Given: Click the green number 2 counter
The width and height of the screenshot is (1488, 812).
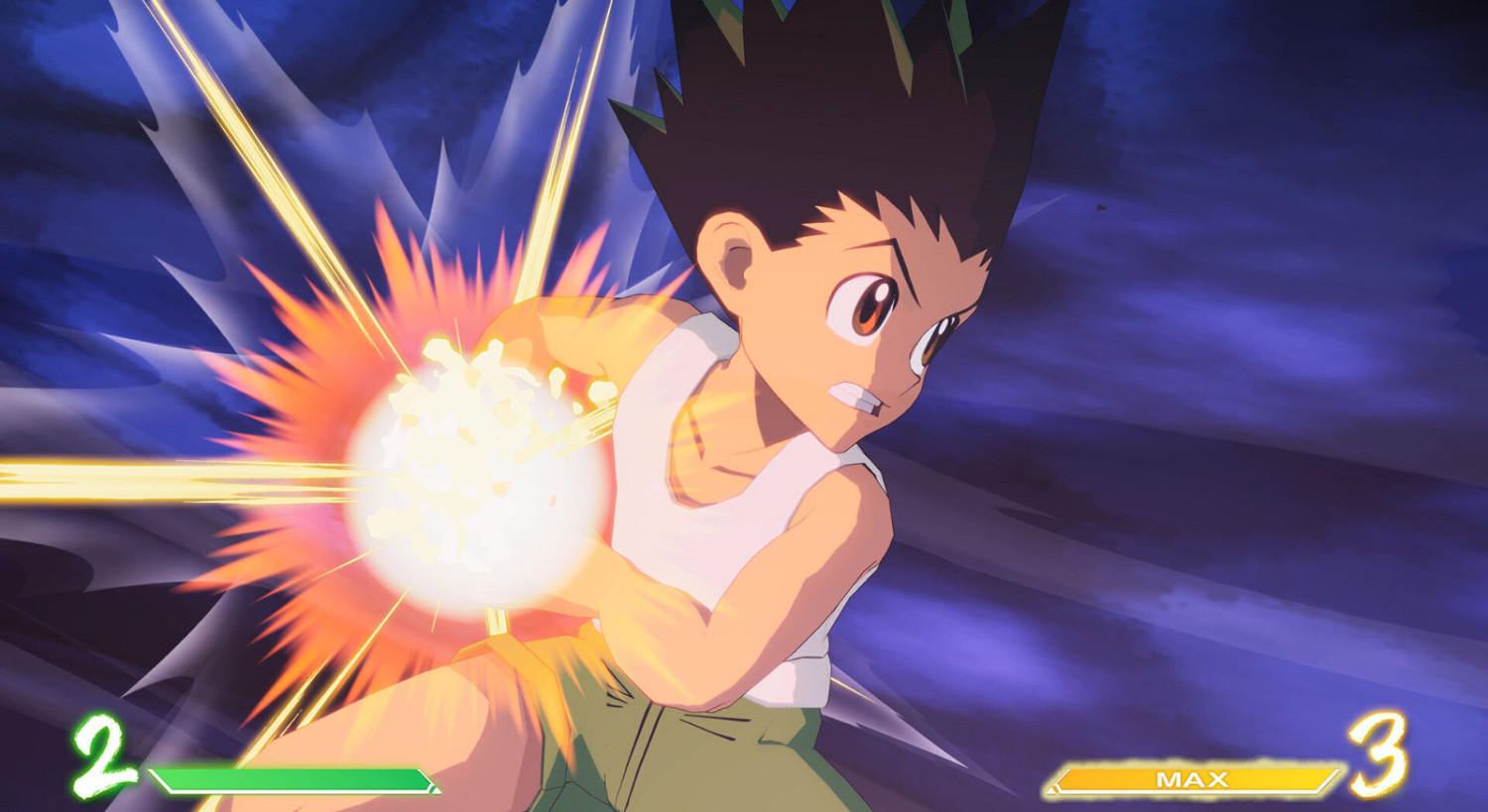Looking at the screenshot, I should coord(93,756).
